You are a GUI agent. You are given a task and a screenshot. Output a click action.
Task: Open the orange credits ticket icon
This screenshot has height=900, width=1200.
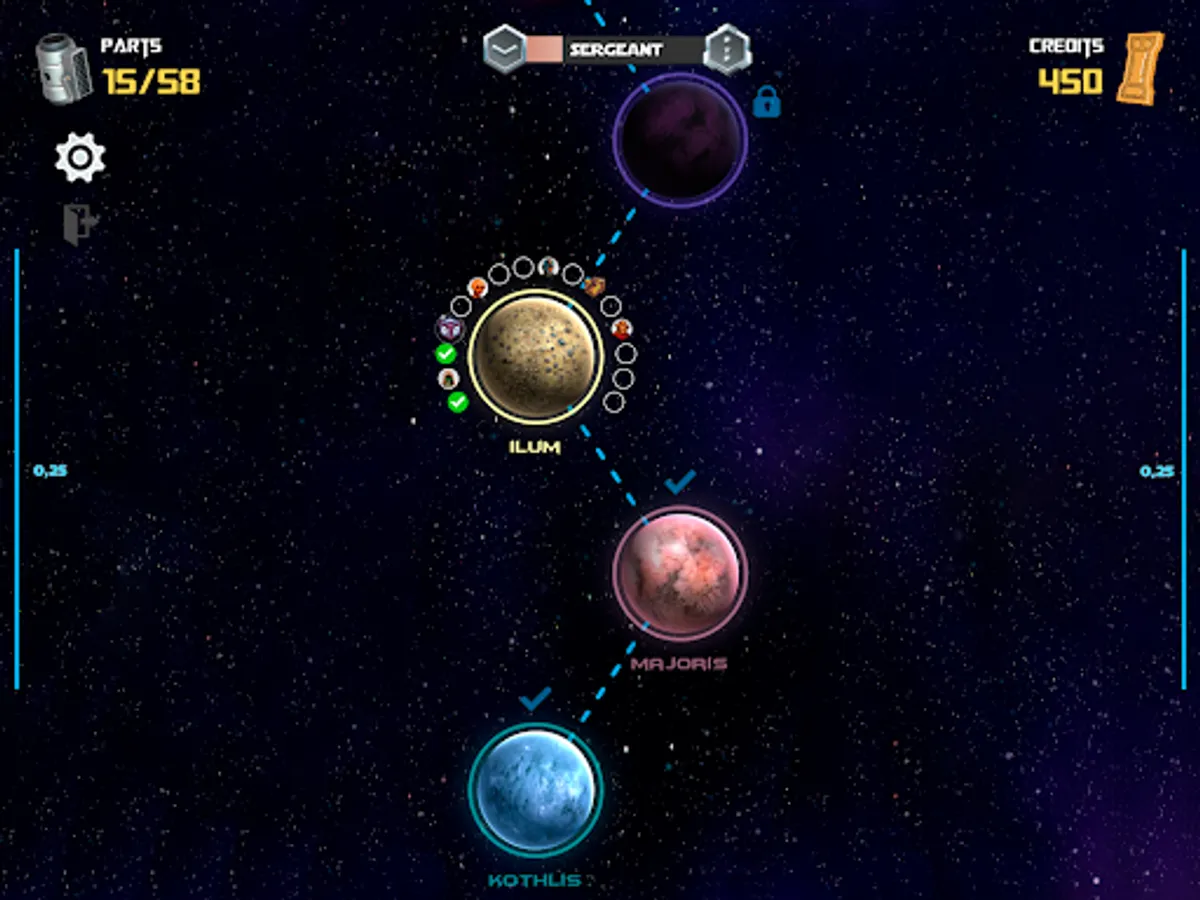[x=1141, y=68]
